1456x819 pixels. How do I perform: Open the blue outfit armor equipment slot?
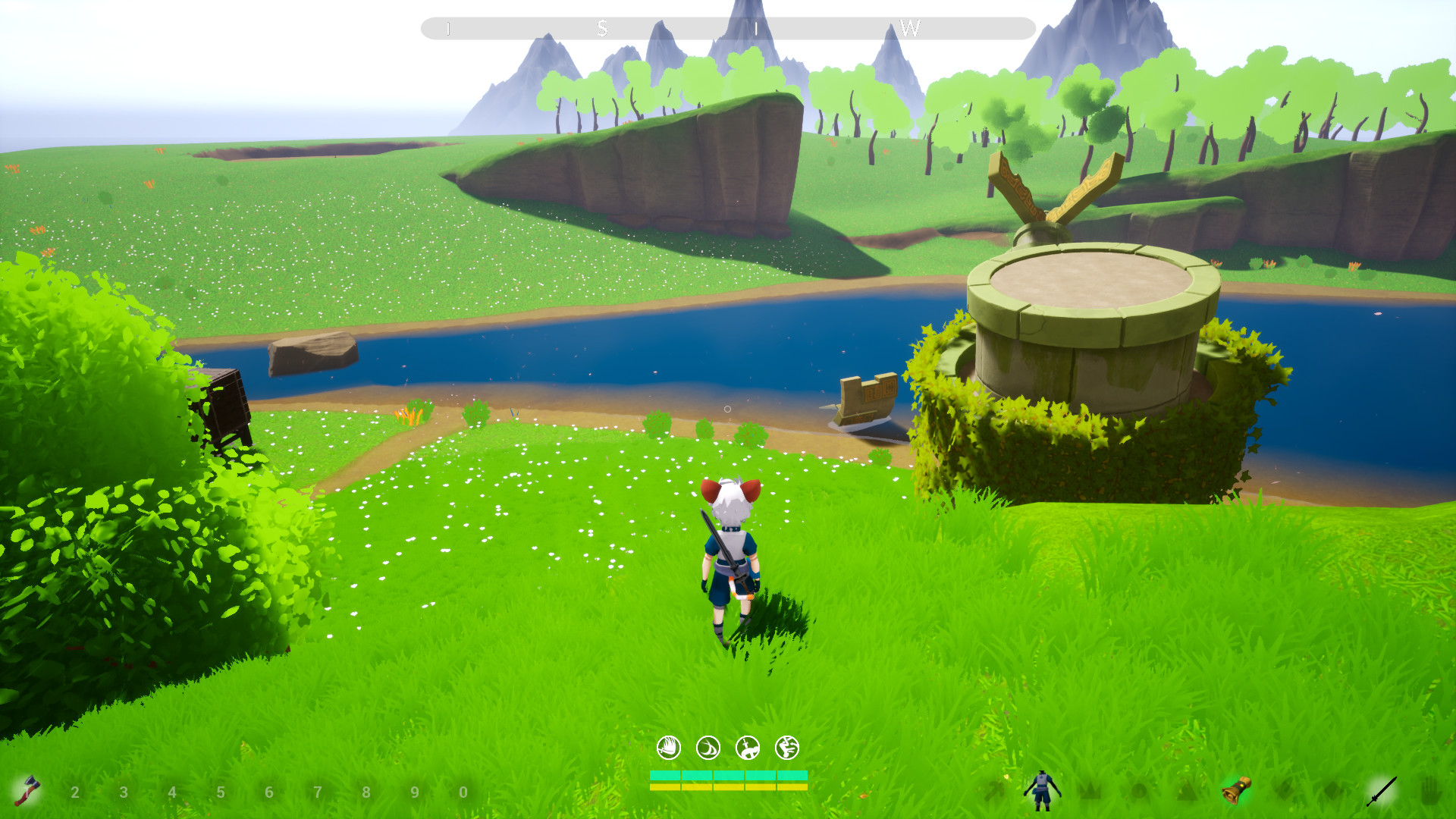point(1042,791)
